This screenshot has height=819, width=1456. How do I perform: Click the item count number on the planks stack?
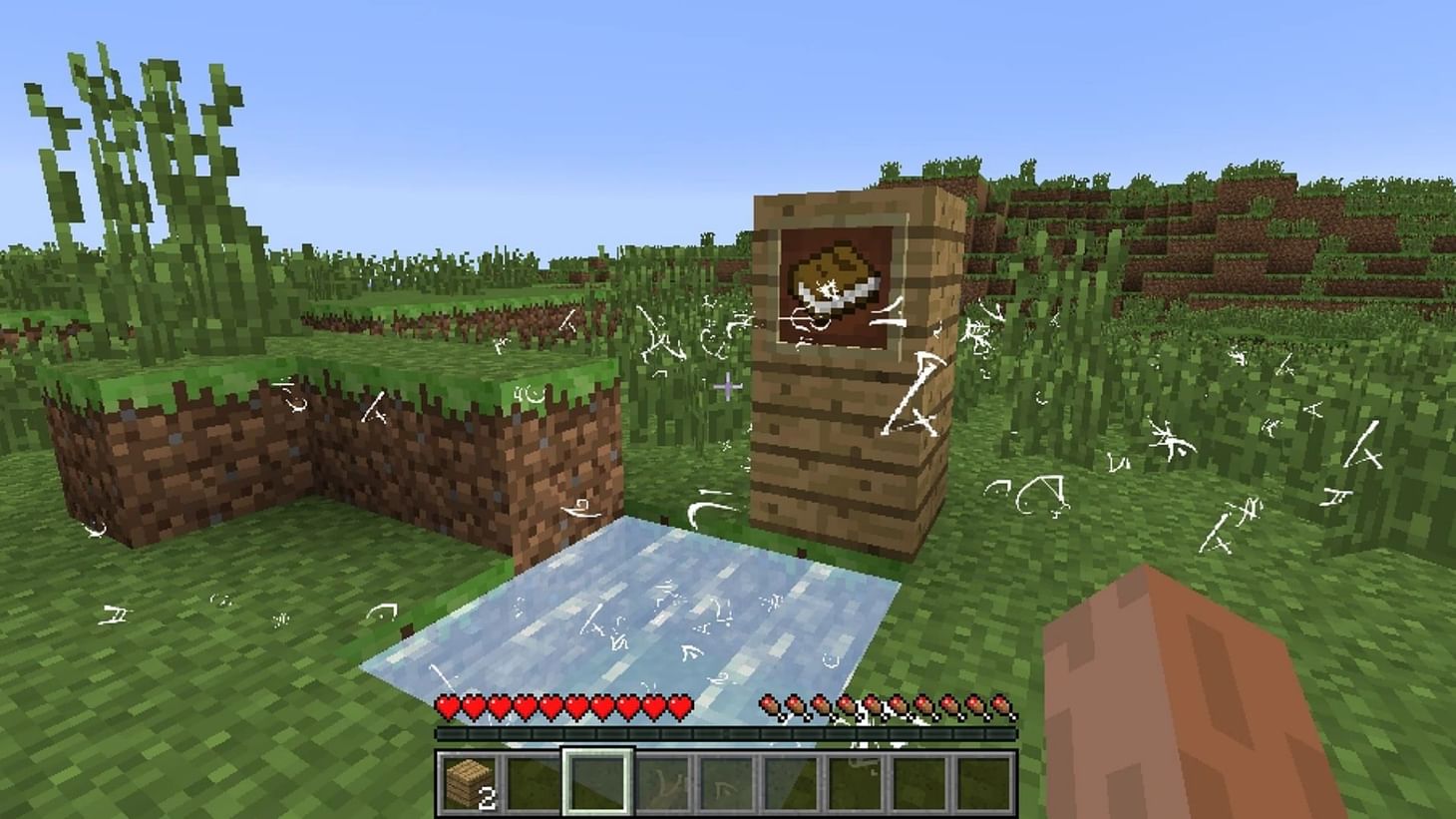pyautogui.click(x=488, y=796)
